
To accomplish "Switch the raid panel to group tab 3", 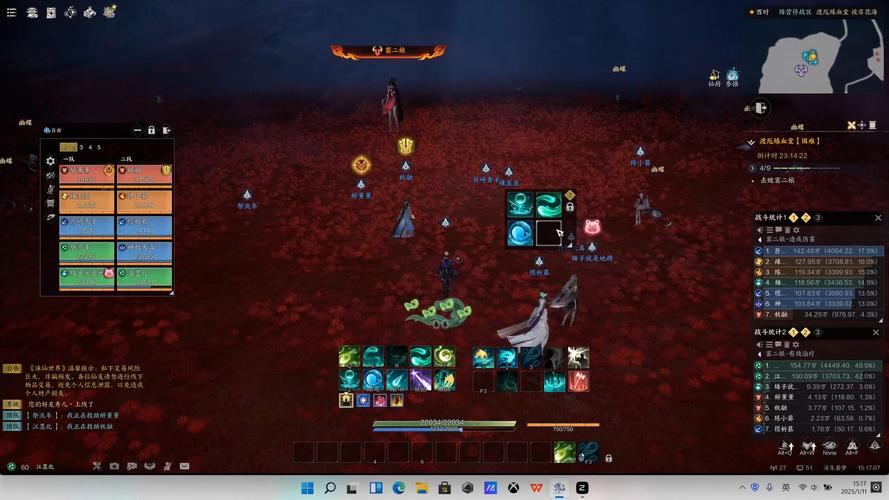I will 83,147.
